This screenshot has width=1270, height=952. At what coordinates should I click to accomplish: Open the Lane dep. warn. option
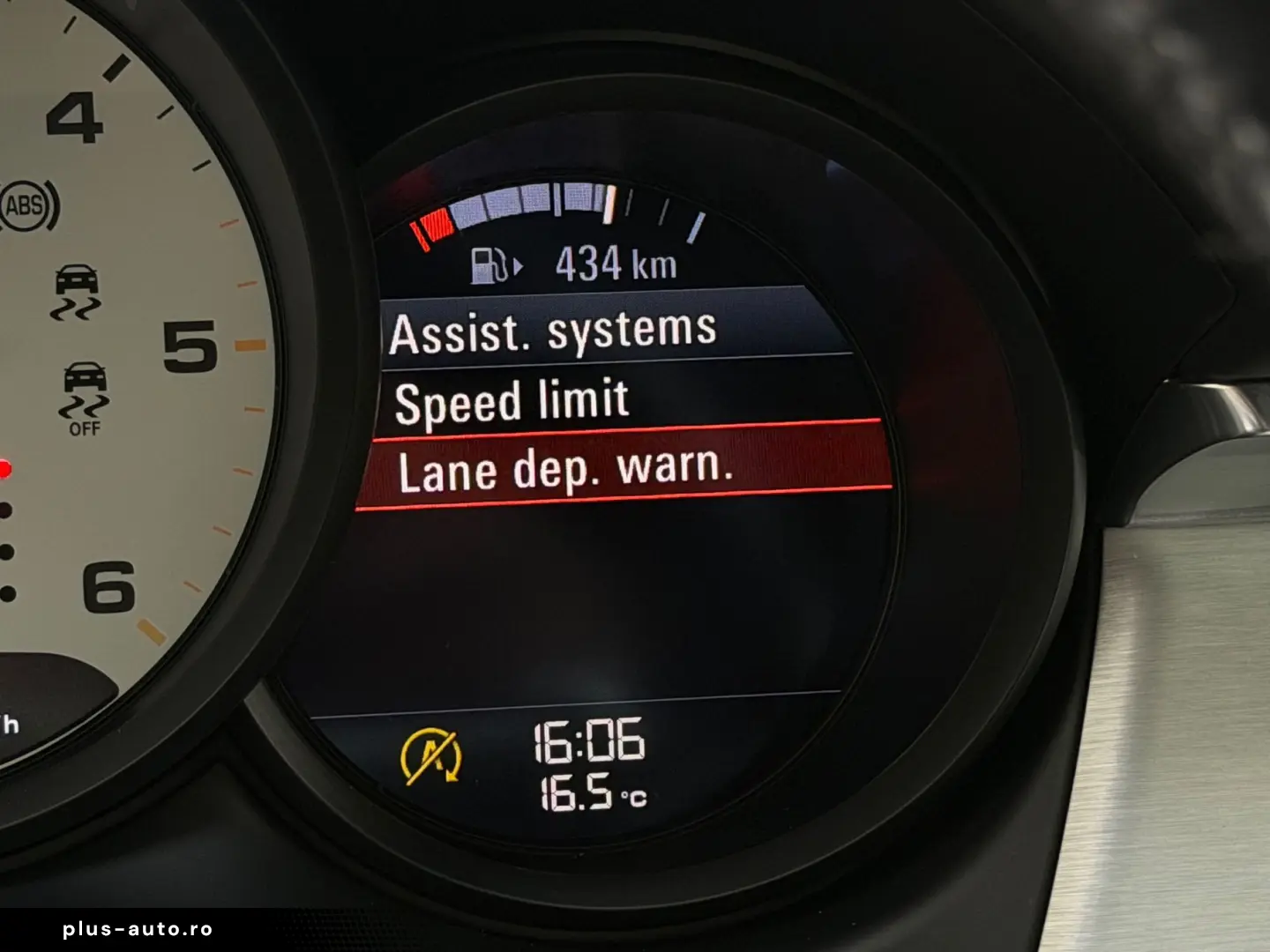point(565,469)
